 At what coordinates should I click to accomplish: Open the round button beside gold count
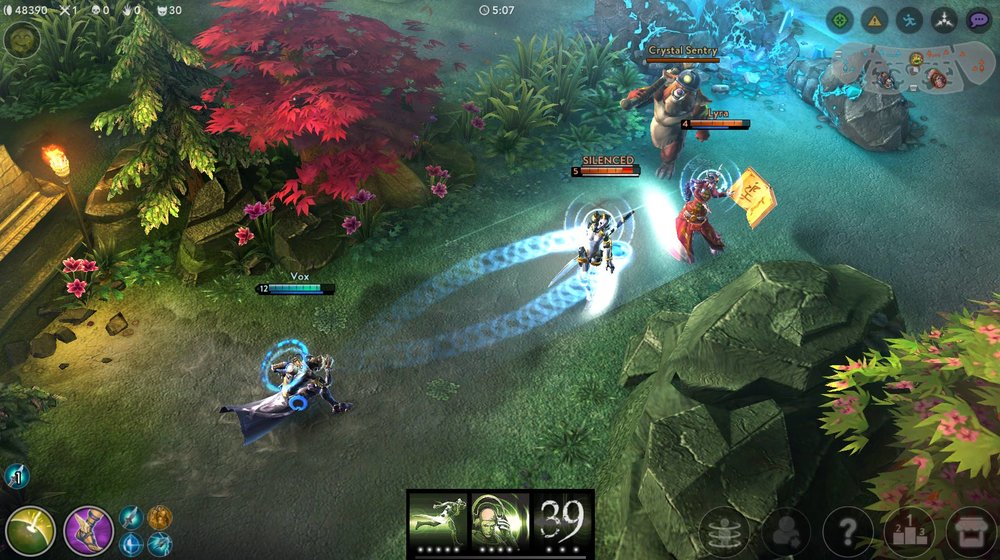pos(20,40)
